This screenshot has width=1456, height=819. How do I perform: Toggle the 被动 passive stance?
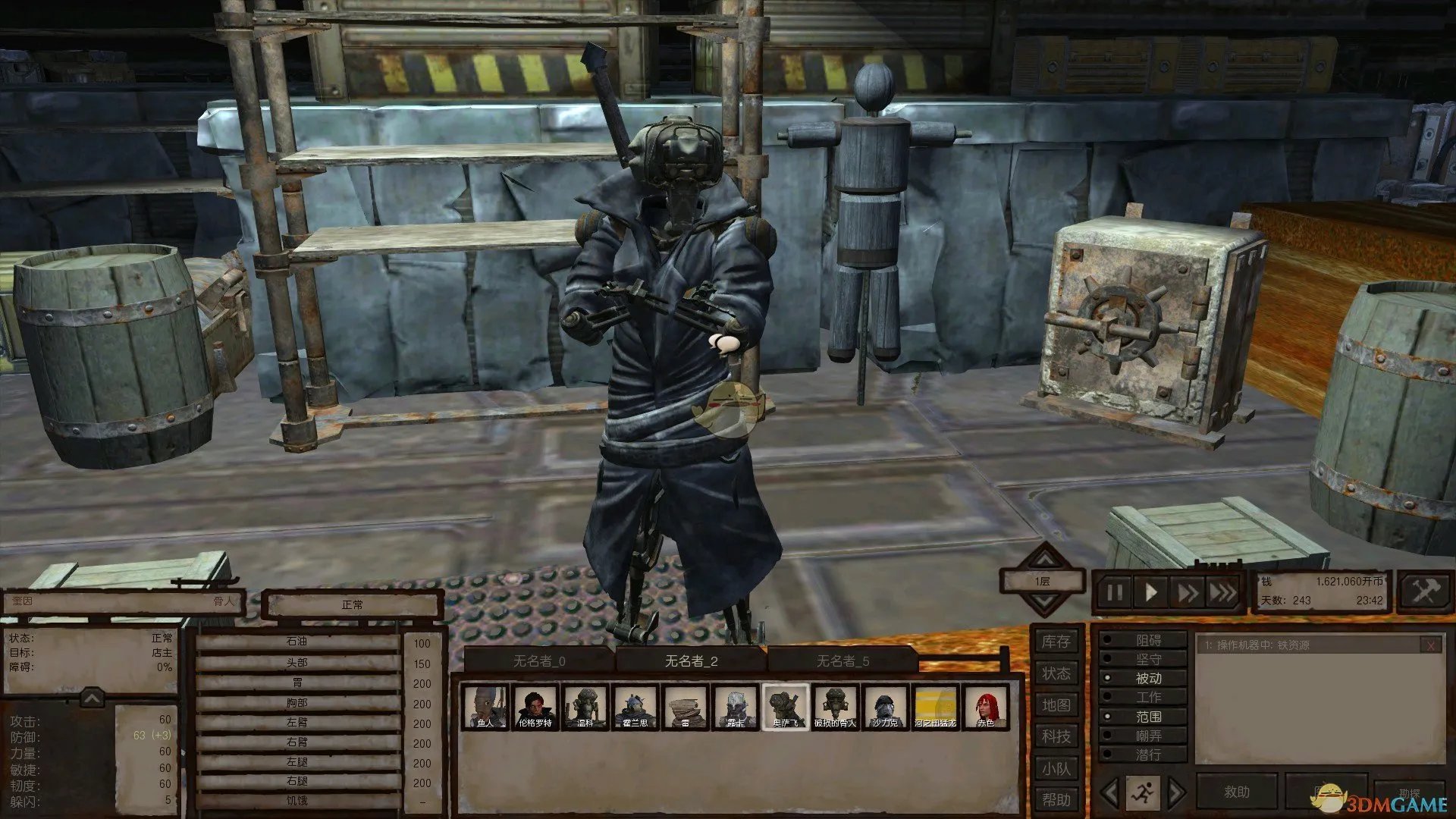tap(1147, 678)
